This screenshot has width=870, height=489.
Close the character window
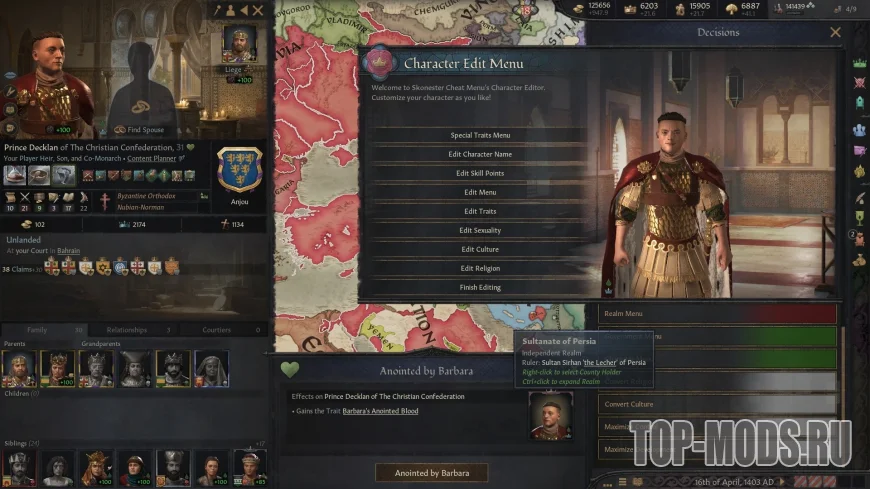point(258,10)
